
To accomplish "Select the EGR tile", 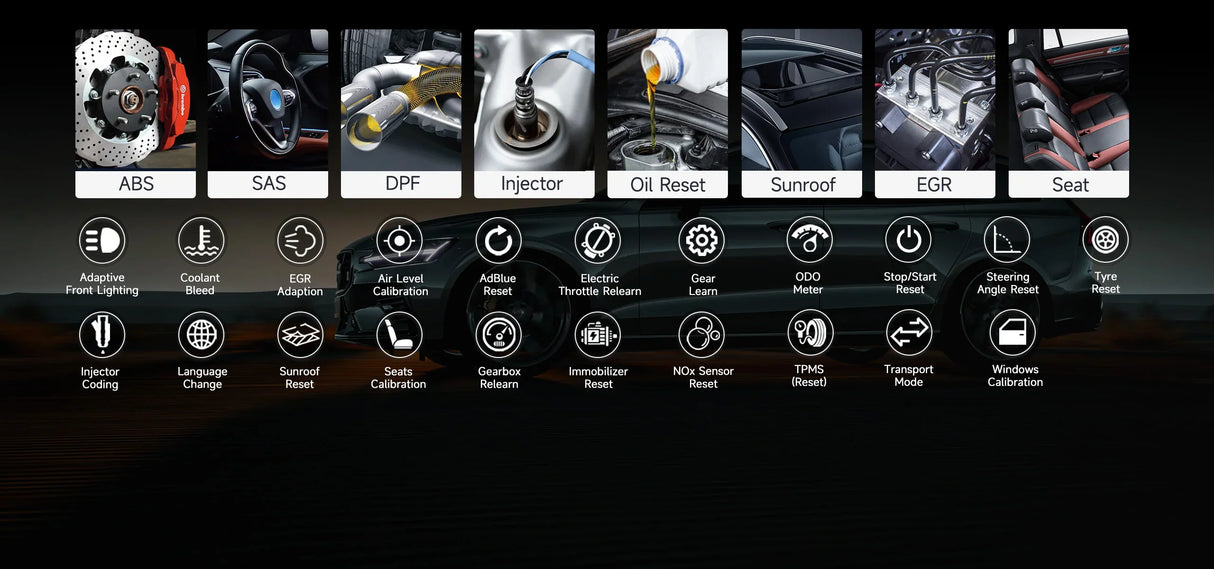I will (935, 113).
